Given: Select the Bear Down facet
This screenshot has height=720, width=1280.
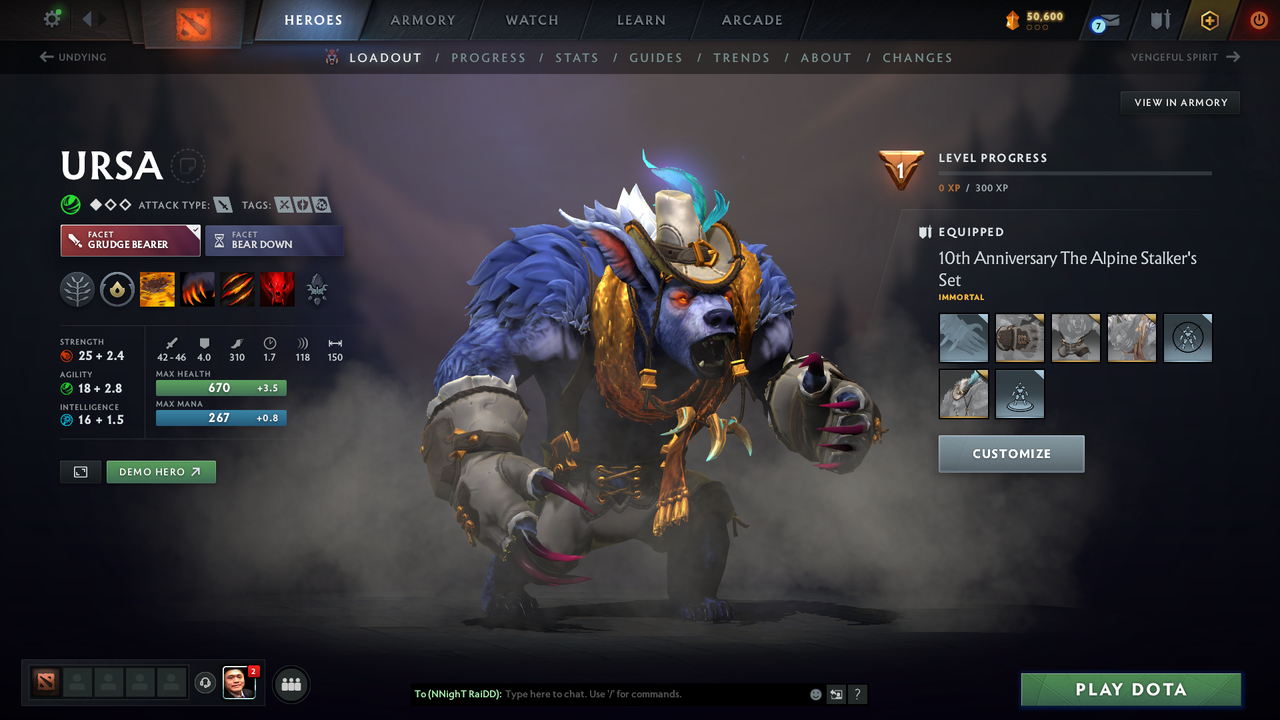Looking at the screenshot, I should (274, 240).
